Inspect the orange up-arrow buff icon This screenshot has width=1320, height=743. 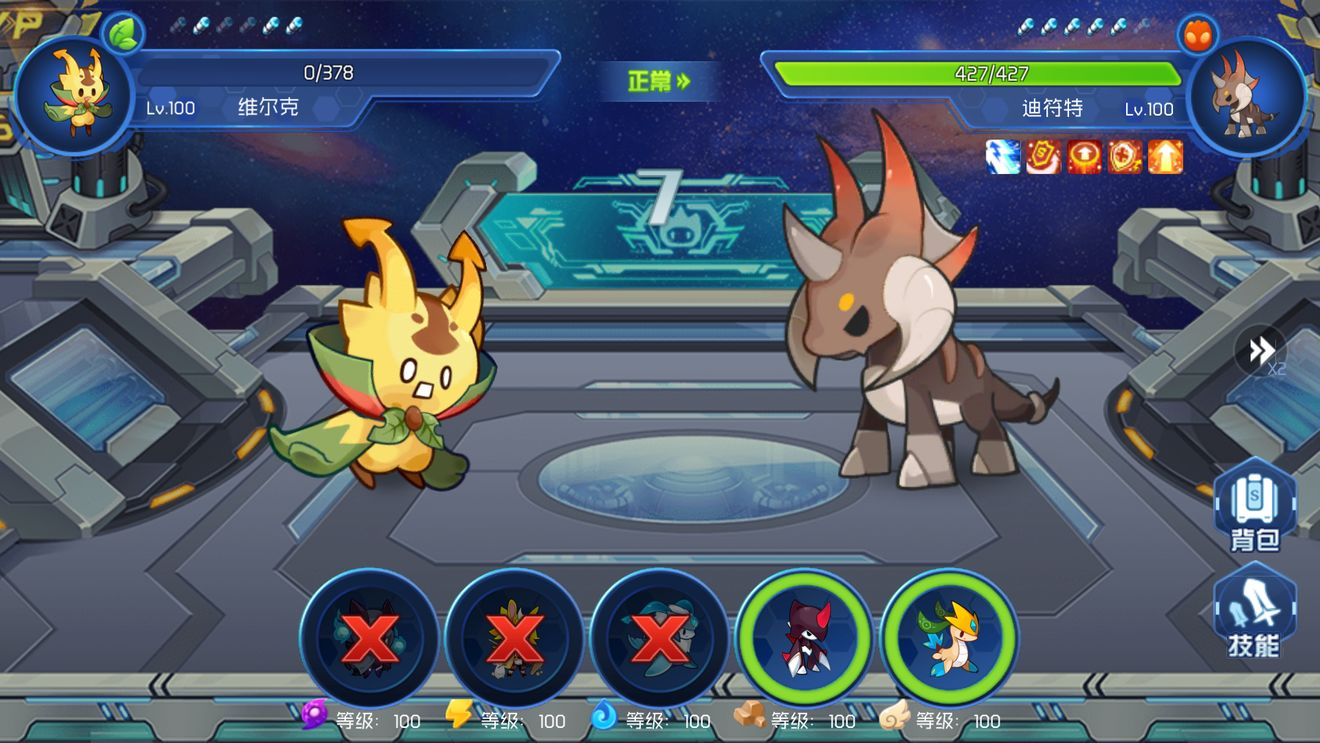tap(1165, 157)
